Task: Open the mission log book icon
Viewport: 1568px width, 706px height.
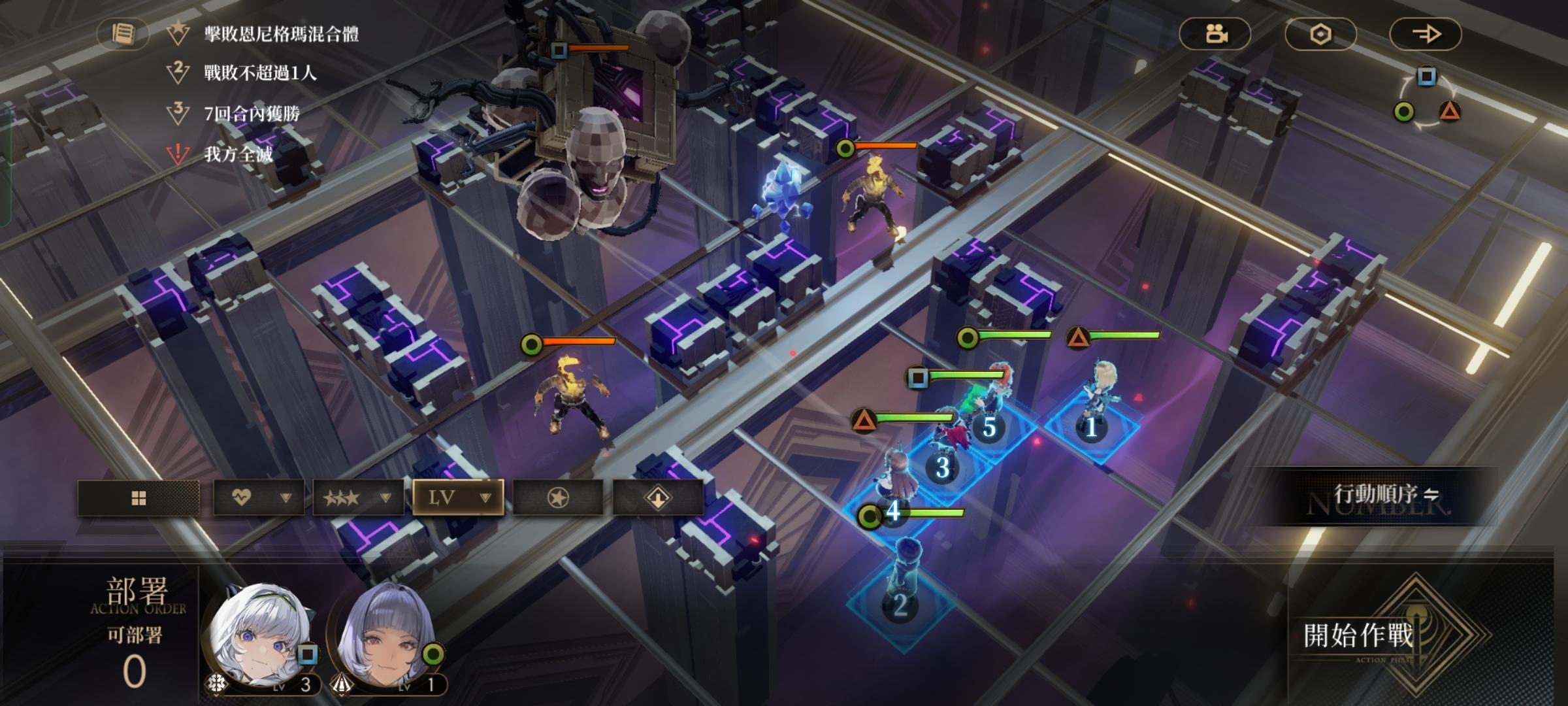Action: pyautogui.click(x=123, y=33)
